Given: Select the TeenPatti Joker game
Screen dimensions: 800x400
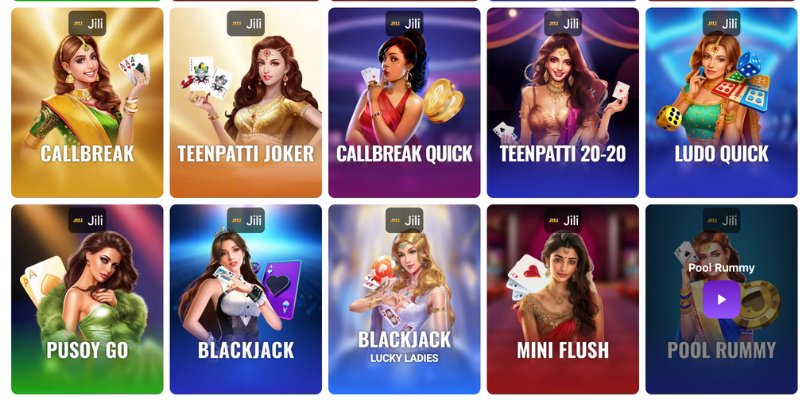Looking at the screenshot, I should [x=245, y=103].
